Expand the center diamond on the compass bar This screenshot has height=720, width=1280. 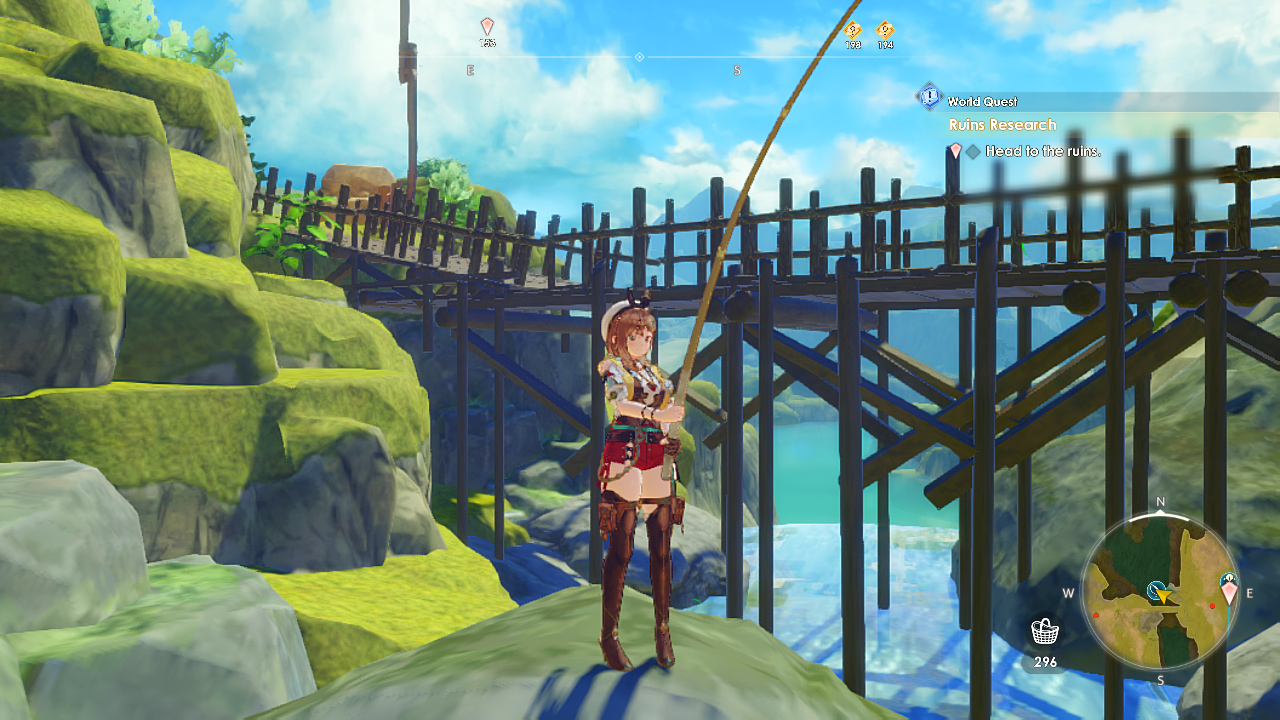point(640,55)
